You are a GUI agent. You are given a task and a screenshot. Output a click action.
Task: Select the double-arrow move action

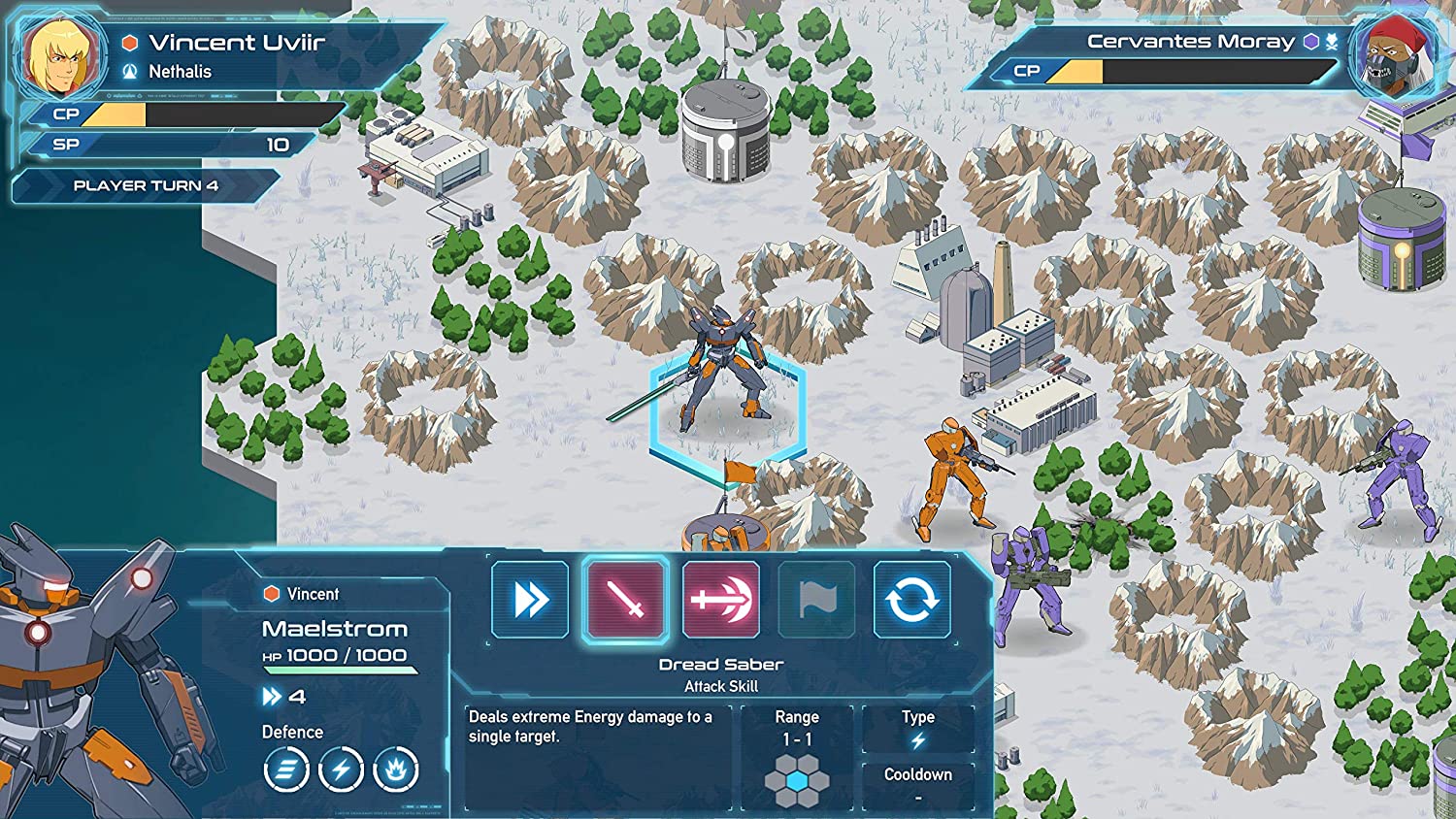530,600
